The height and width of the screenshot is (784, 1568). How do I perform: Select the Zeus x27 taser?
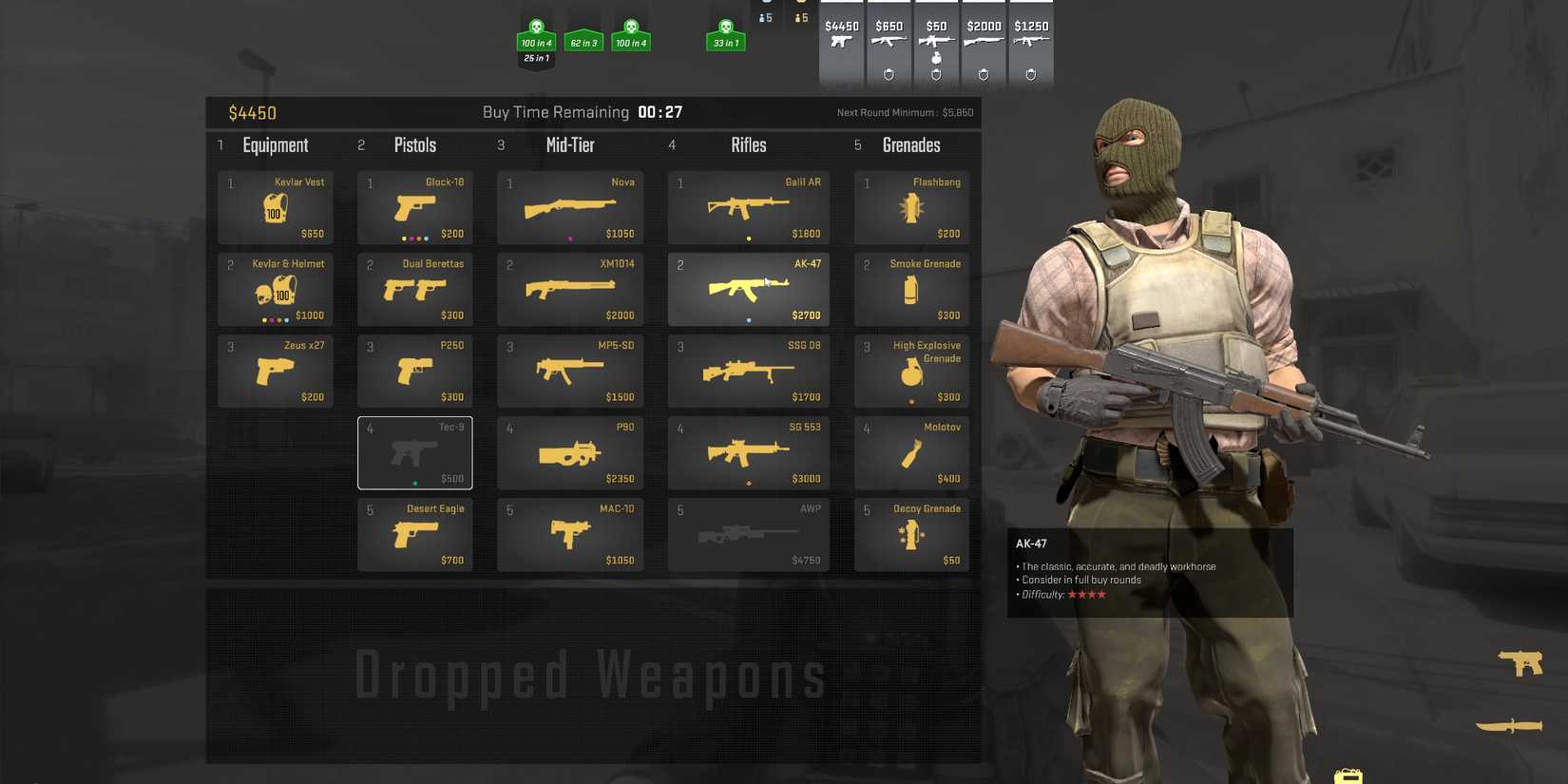pos(275,371)
